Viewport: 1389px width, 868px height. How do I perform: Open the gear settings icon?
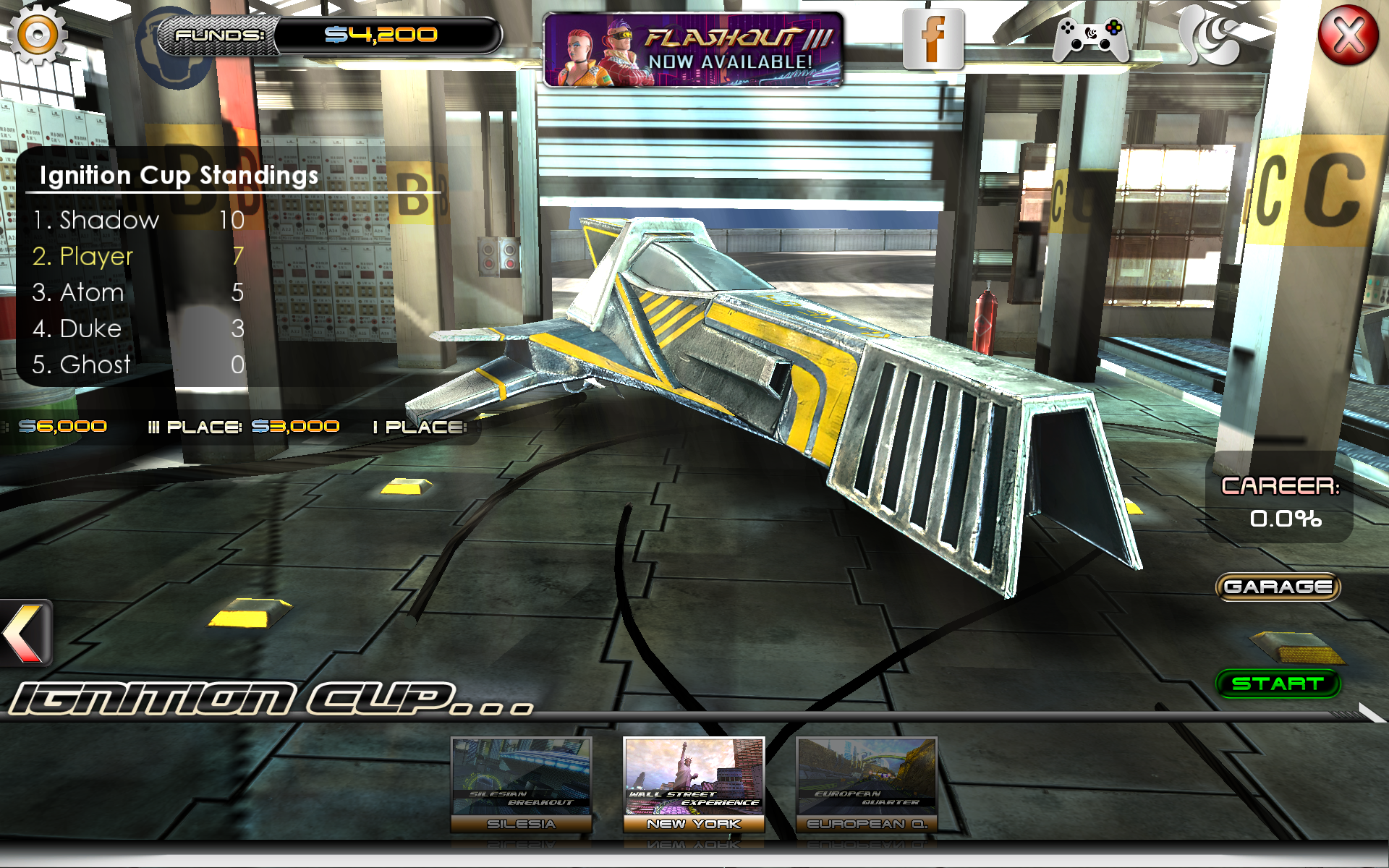pyautogui.click(x=37, y=34)
